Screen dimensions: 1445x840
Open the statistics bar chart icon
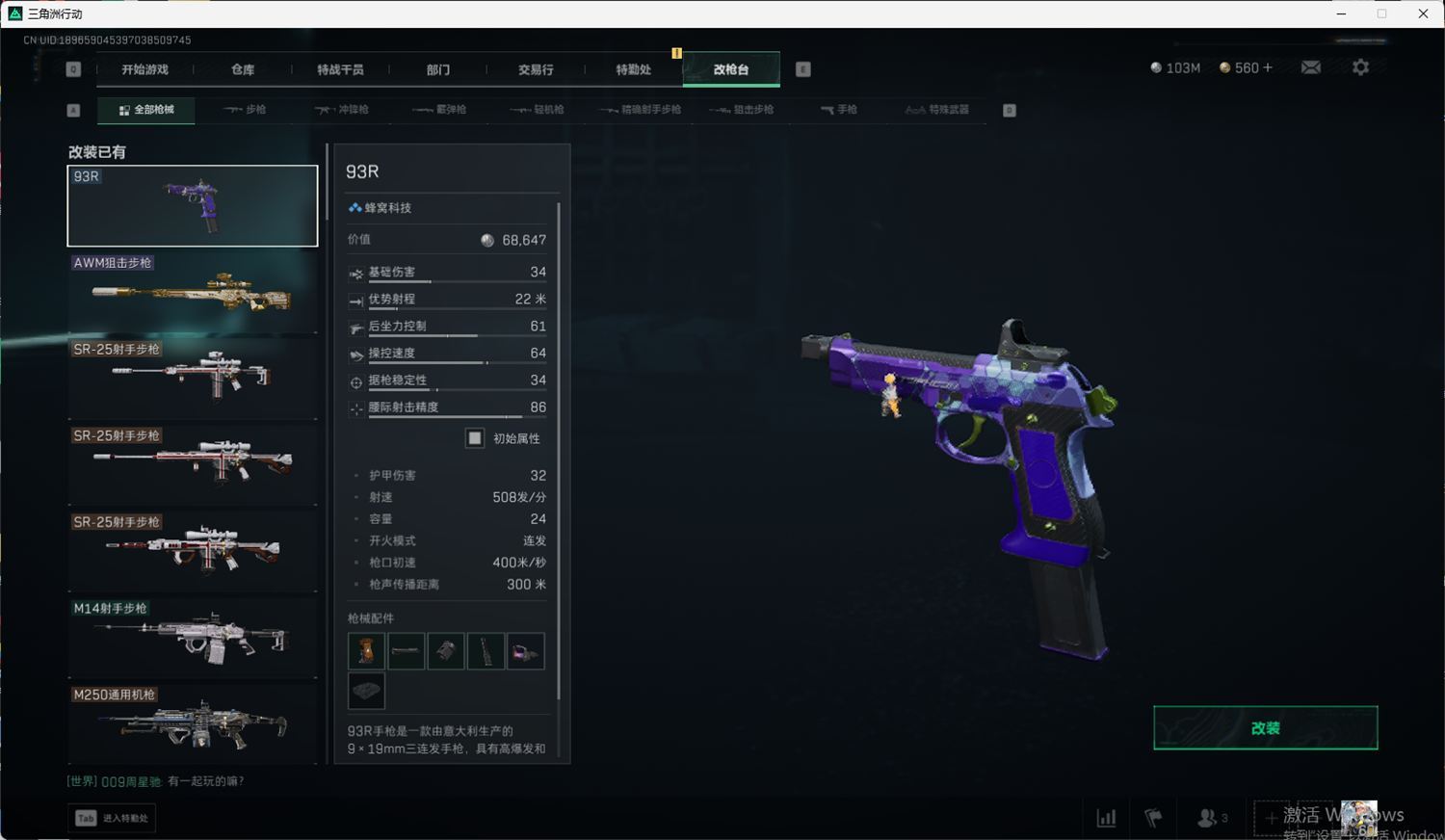(x=1106, y=818)
